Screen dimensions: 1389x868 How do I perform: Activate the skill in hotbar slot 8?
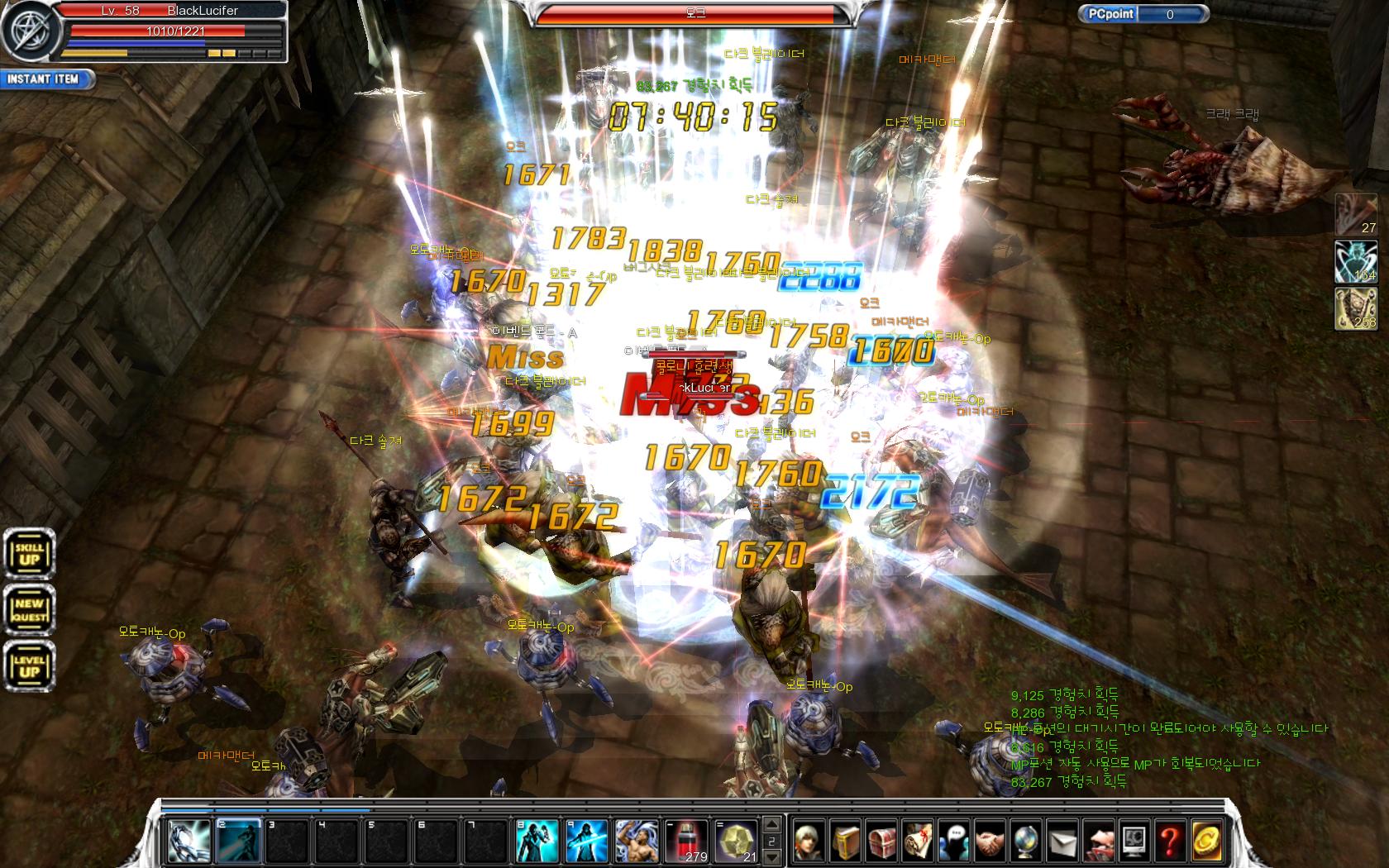(537, 841)
